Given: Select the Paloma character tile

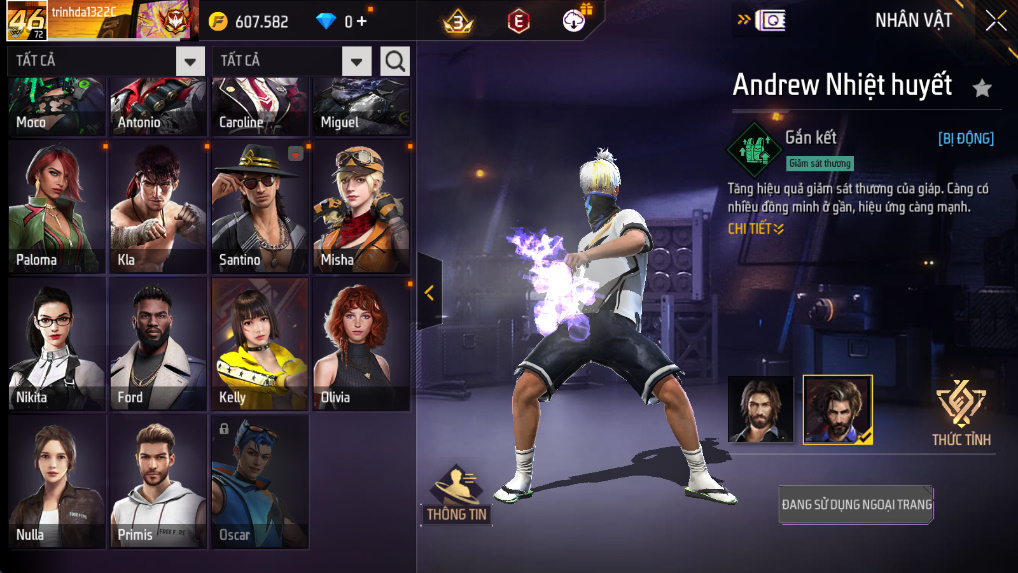Looking at the screenshot, I should [57, 206].
